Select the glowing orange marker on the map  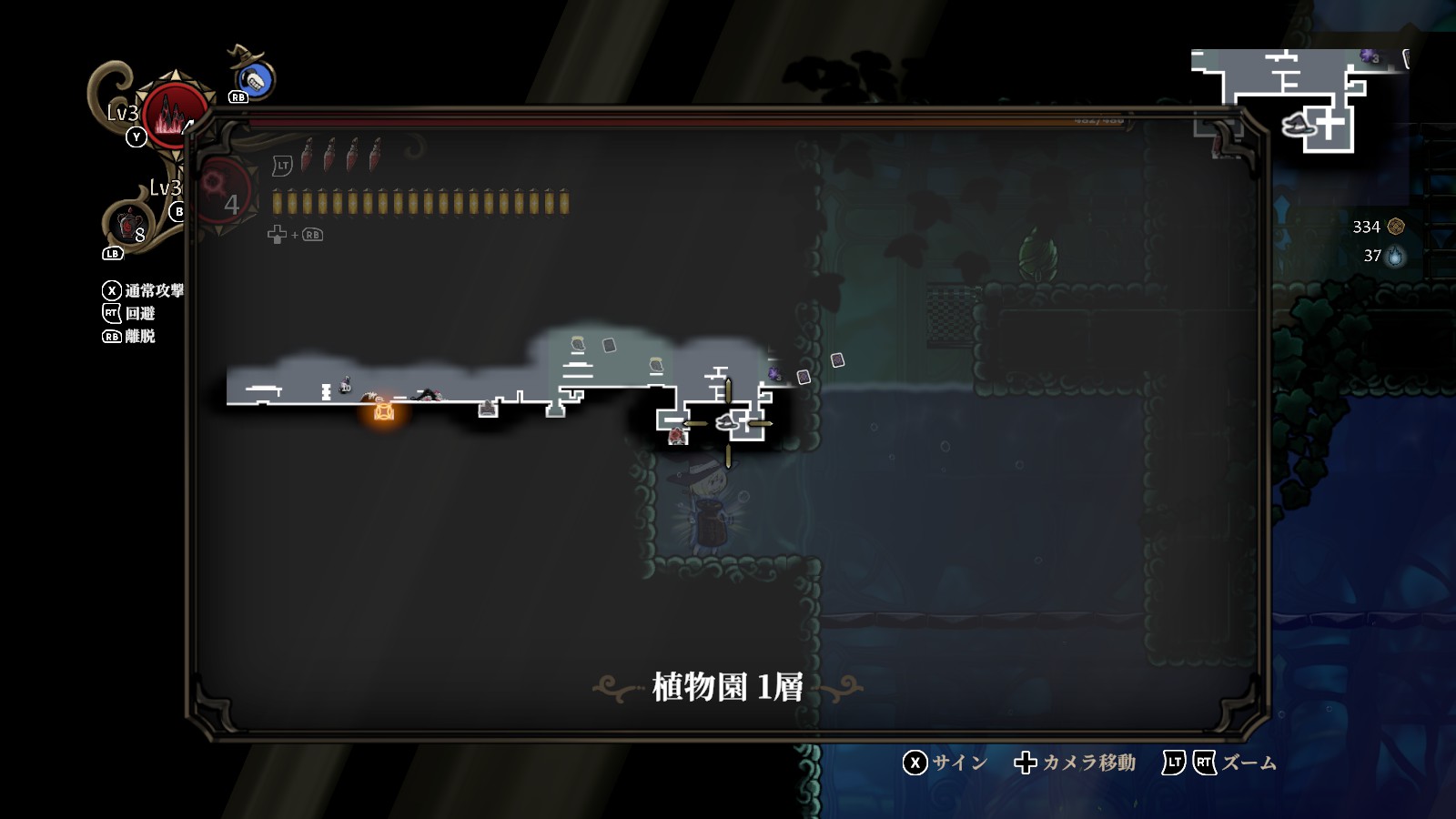point(384,411)
